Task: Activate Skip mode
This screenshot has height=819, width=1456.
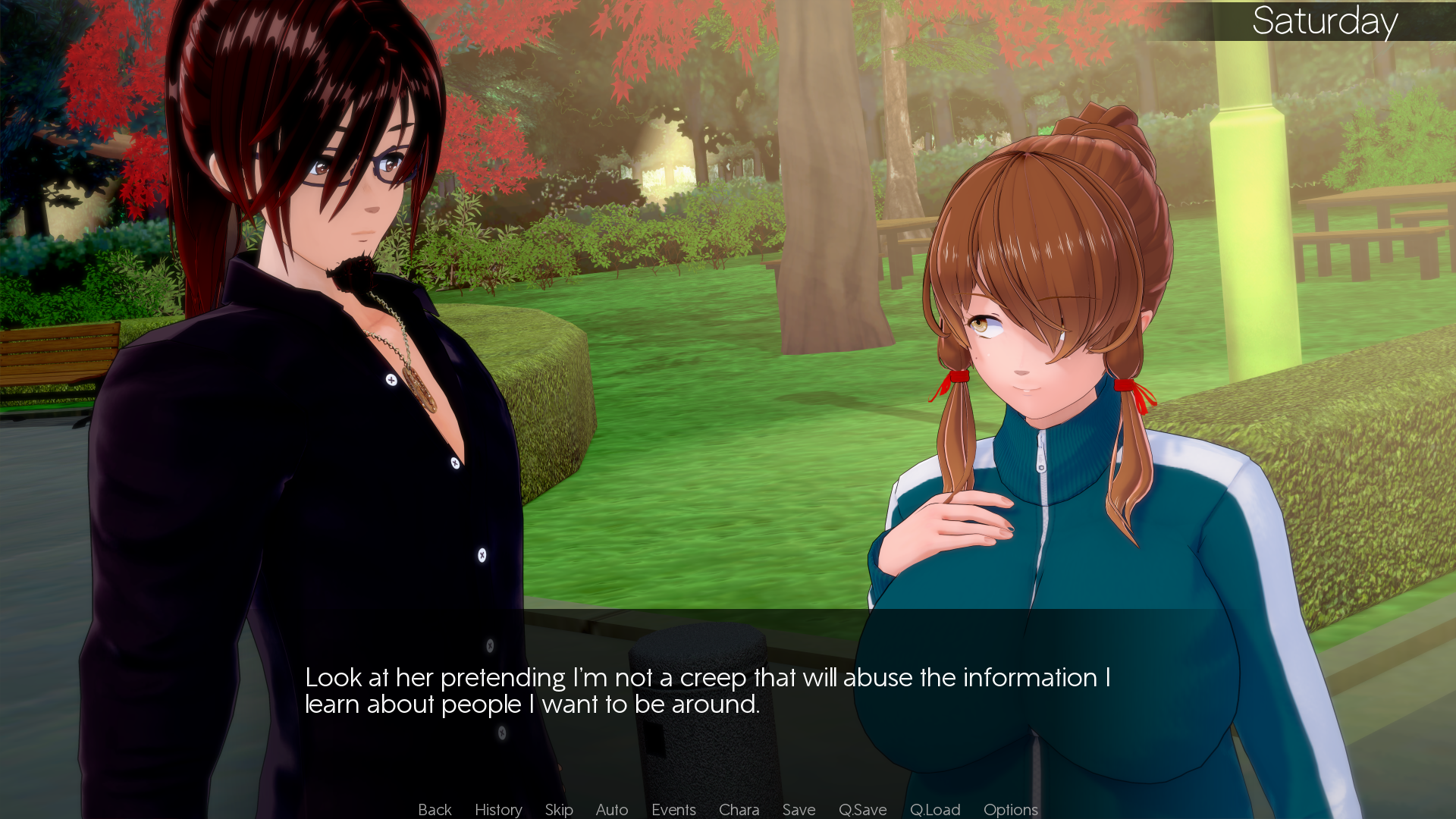Action: tap(559, 809)
